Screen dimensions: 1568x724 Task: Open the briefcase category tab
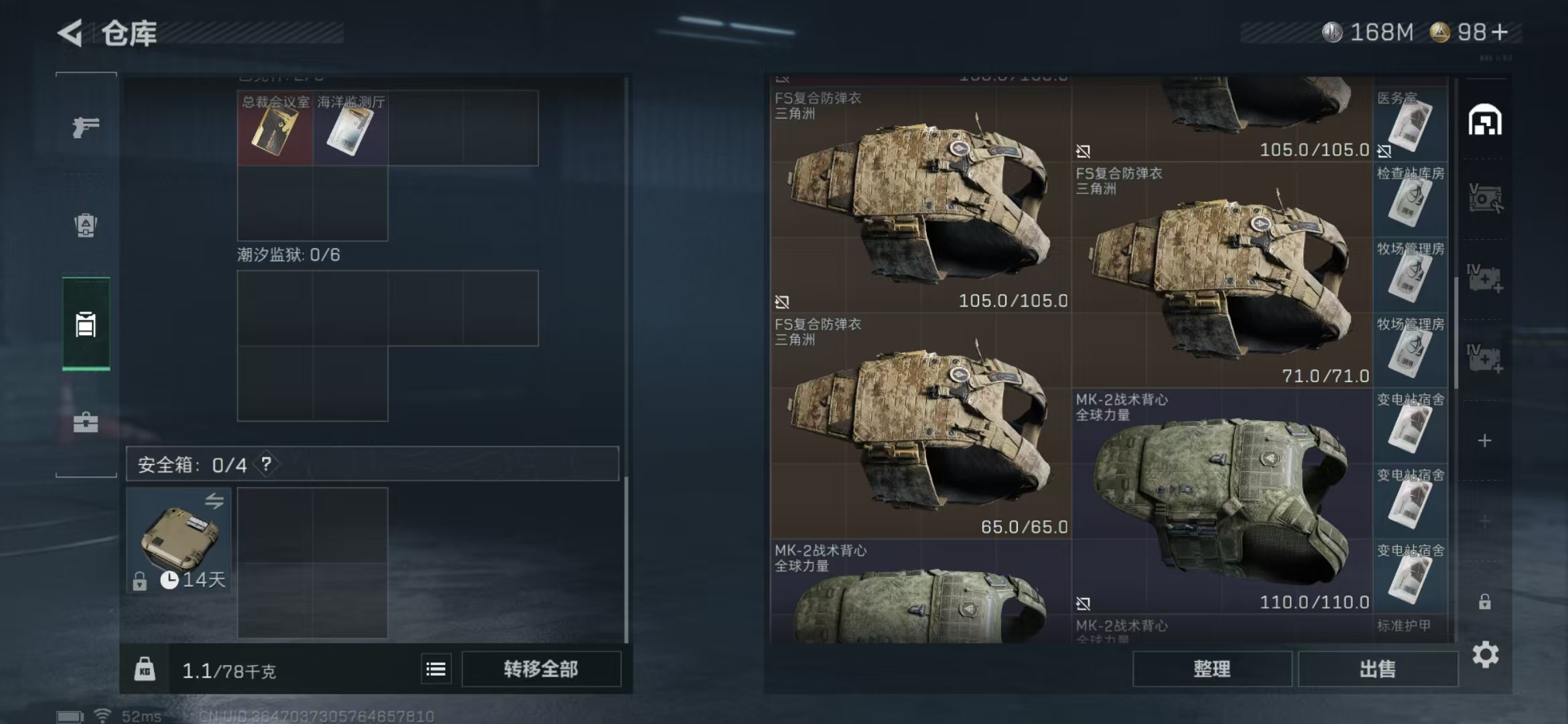tap(86, 422)
